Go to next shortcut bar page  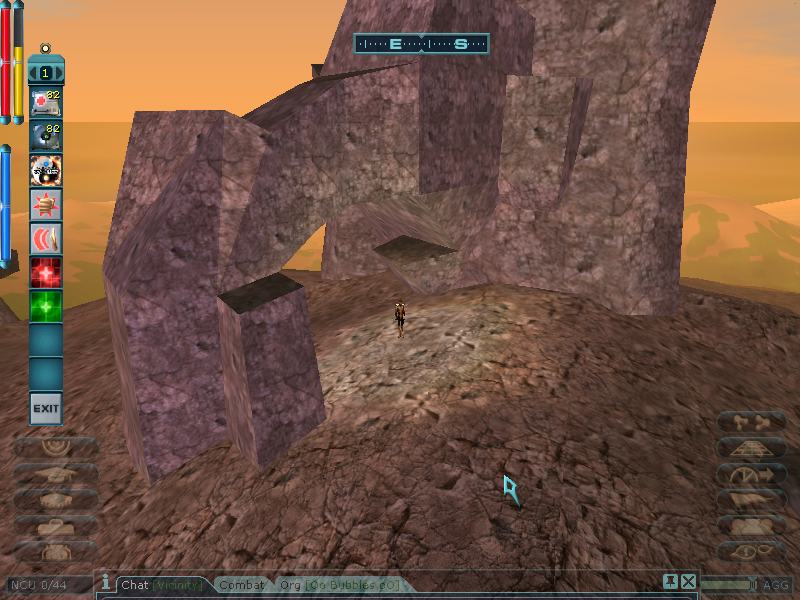(x=59, y=73)
